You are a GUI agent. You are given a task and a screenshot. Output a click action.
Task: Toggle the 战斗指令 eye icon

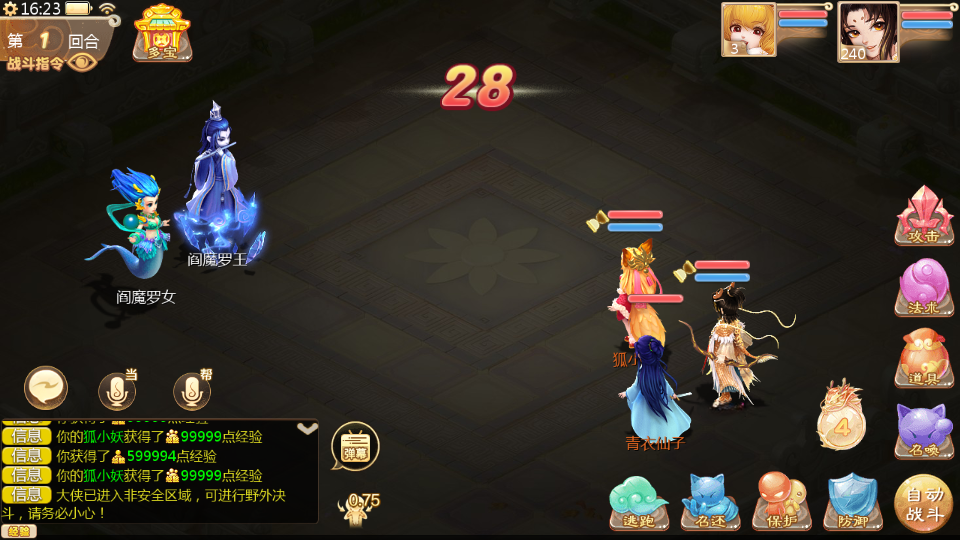pos(83,62)
